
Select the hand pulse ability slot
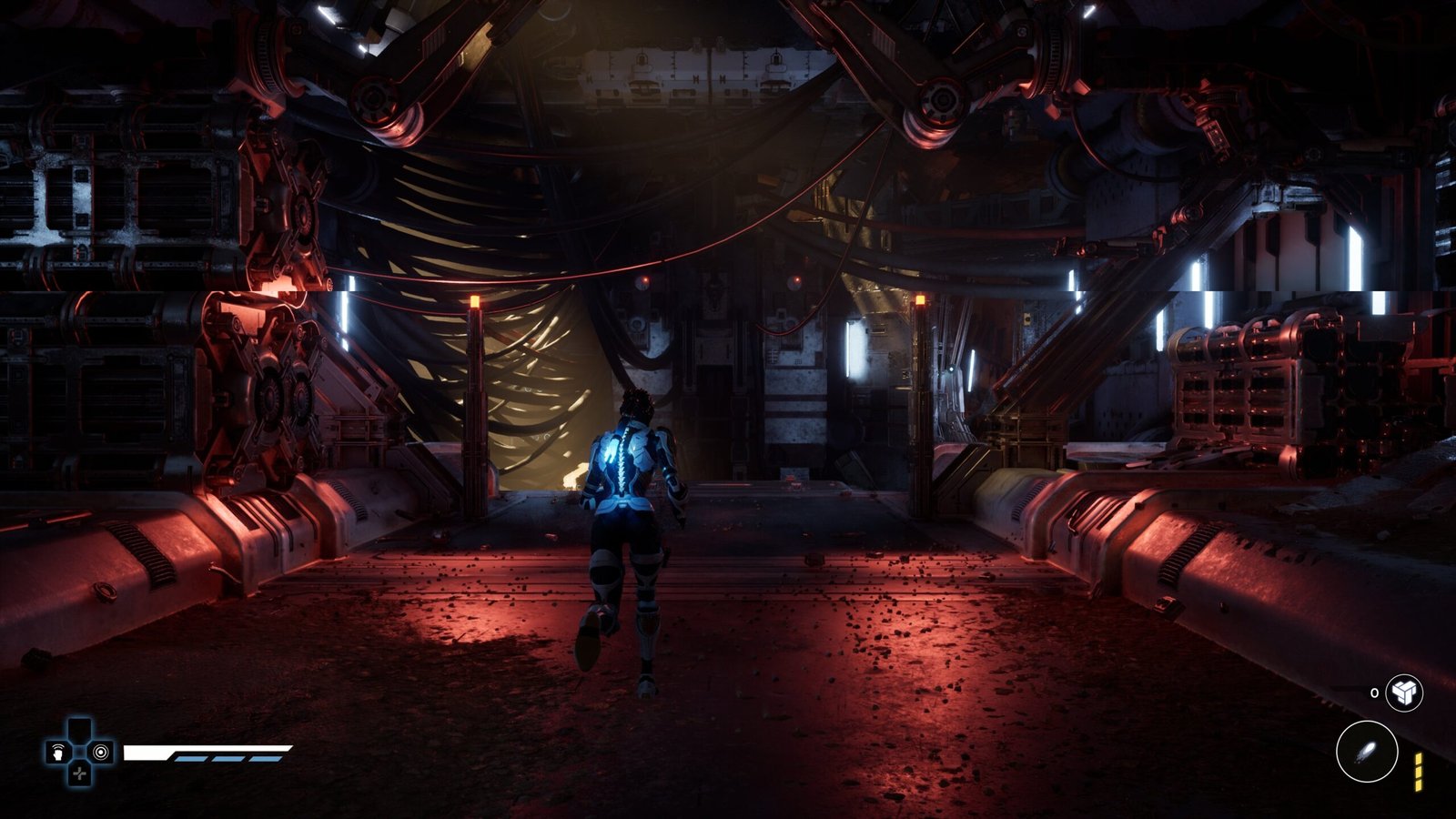(x=58, y=753)
